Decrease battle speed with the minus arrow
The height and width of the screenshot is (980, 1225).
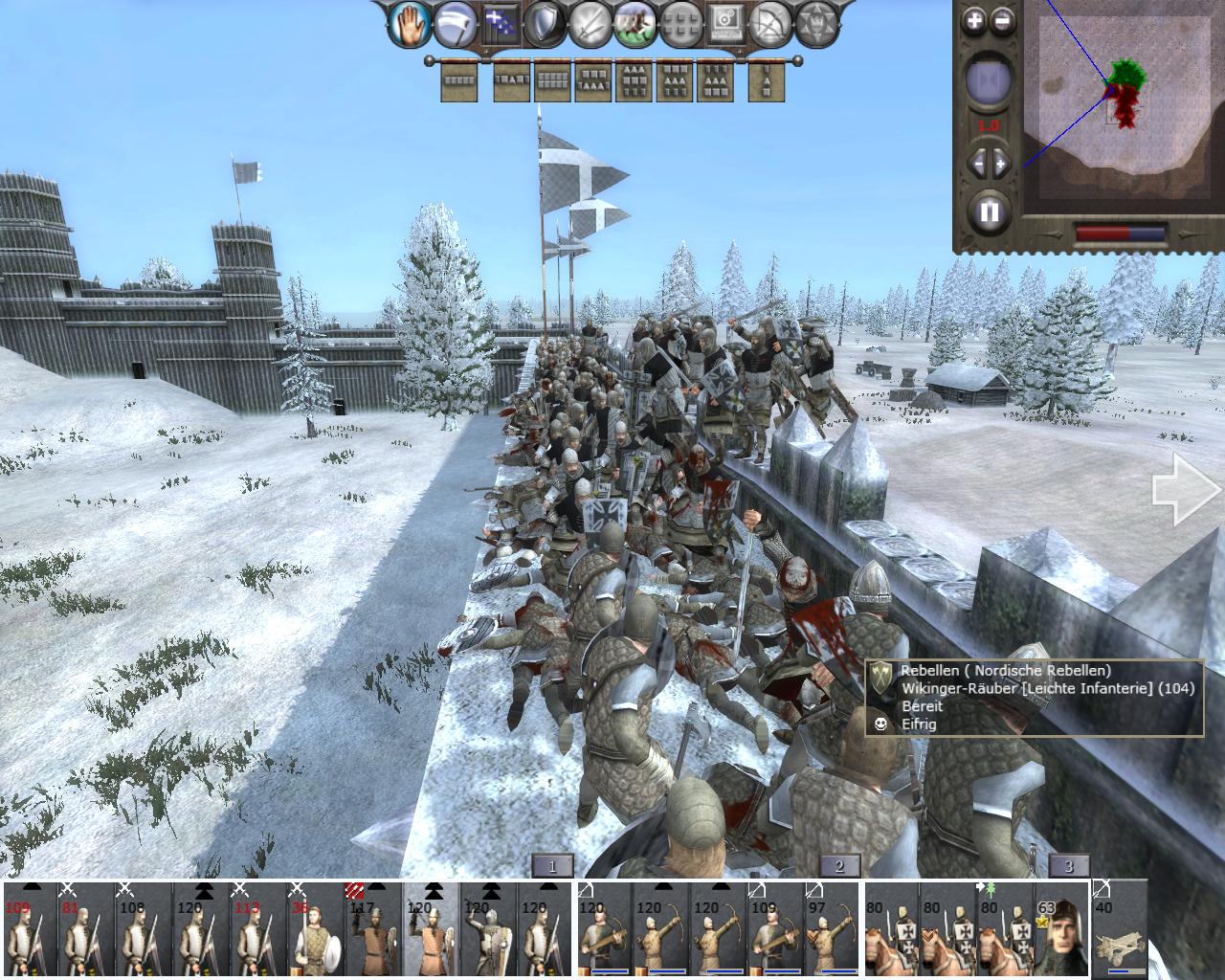[976, 163]
